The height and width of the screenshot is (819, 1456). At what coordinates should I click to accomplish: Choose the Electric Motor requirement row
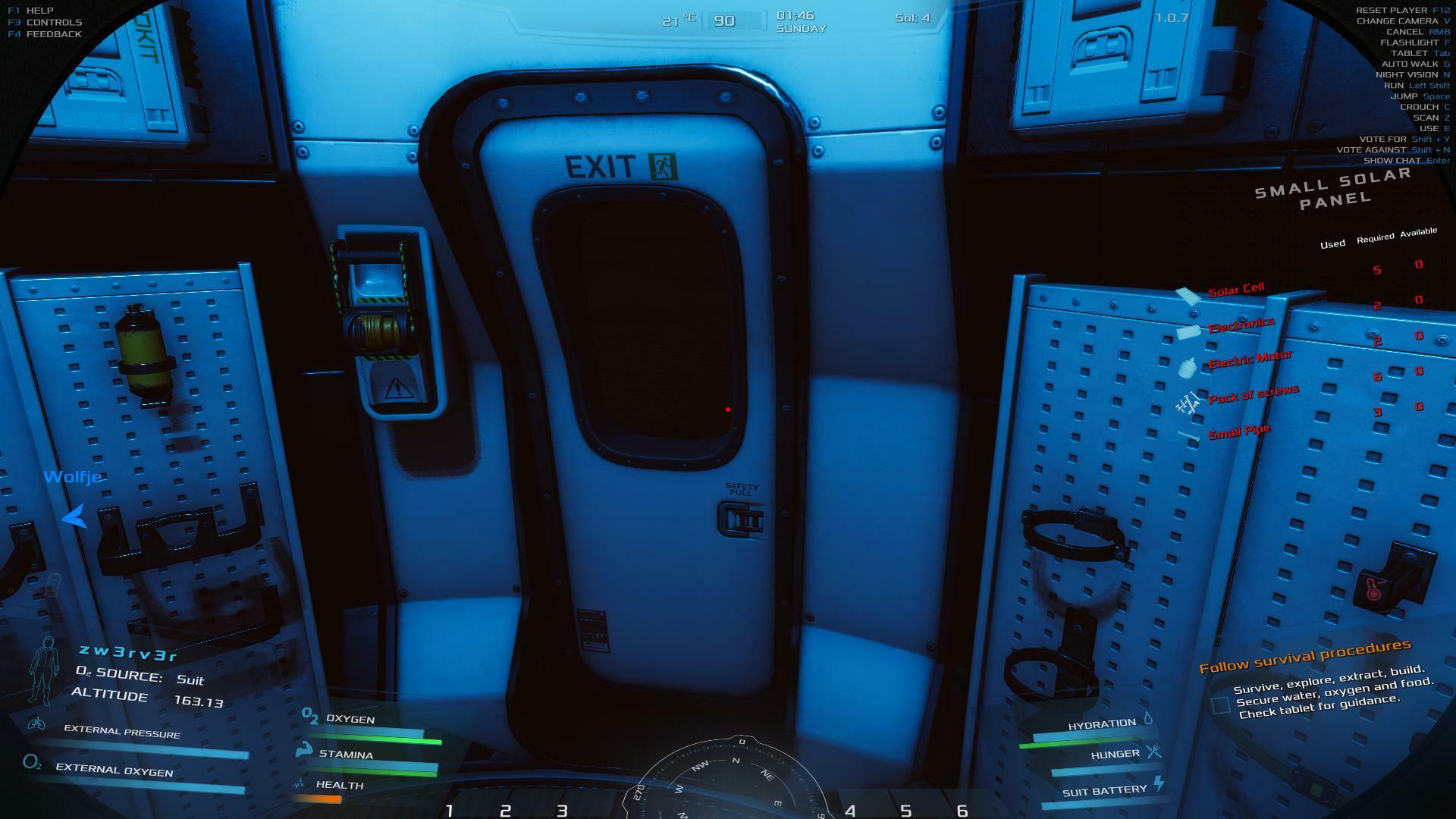pos(1249,360)
